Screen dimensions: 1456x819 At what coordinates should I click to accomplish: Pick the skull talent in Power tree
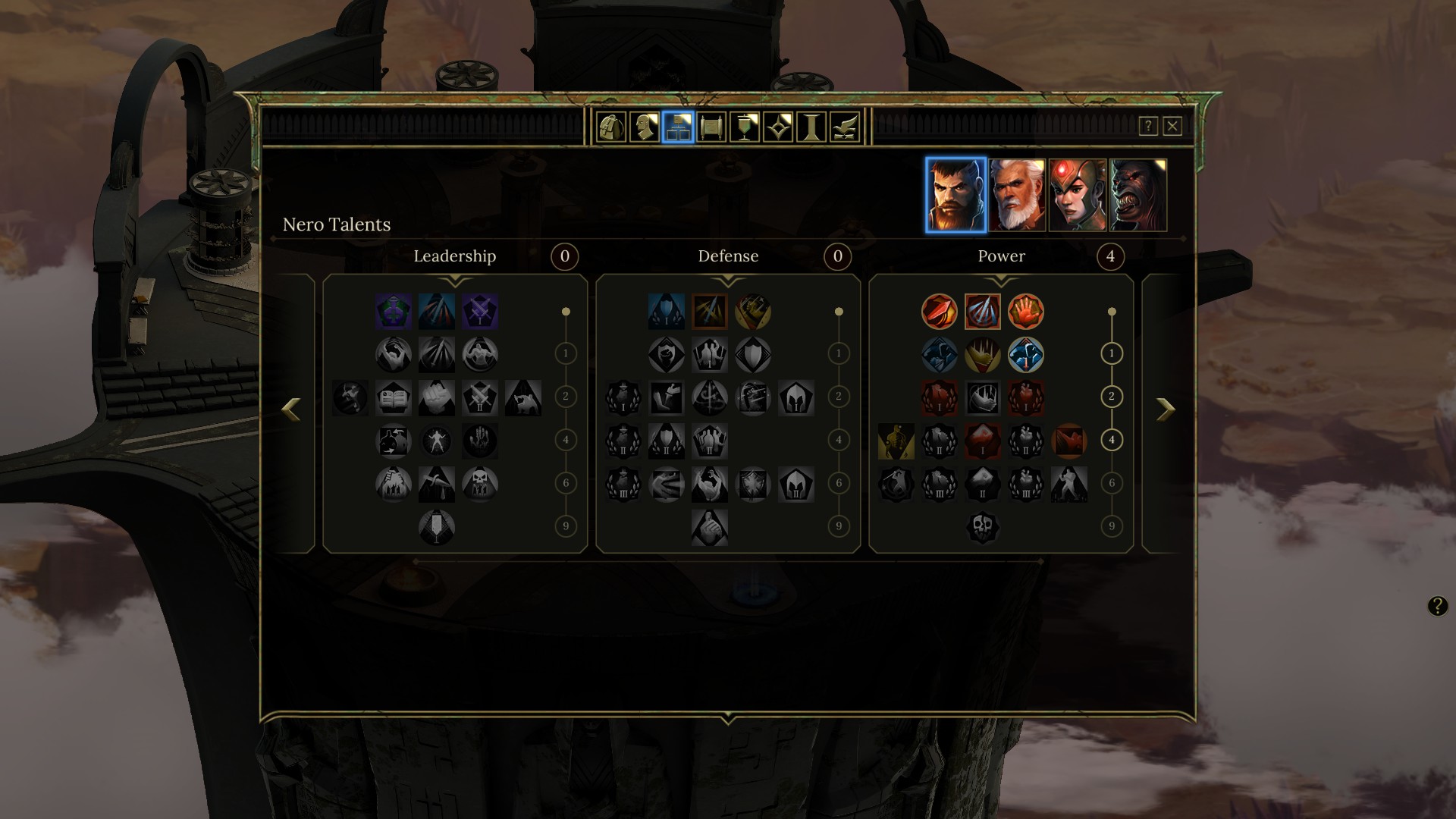tap(983, 527)
